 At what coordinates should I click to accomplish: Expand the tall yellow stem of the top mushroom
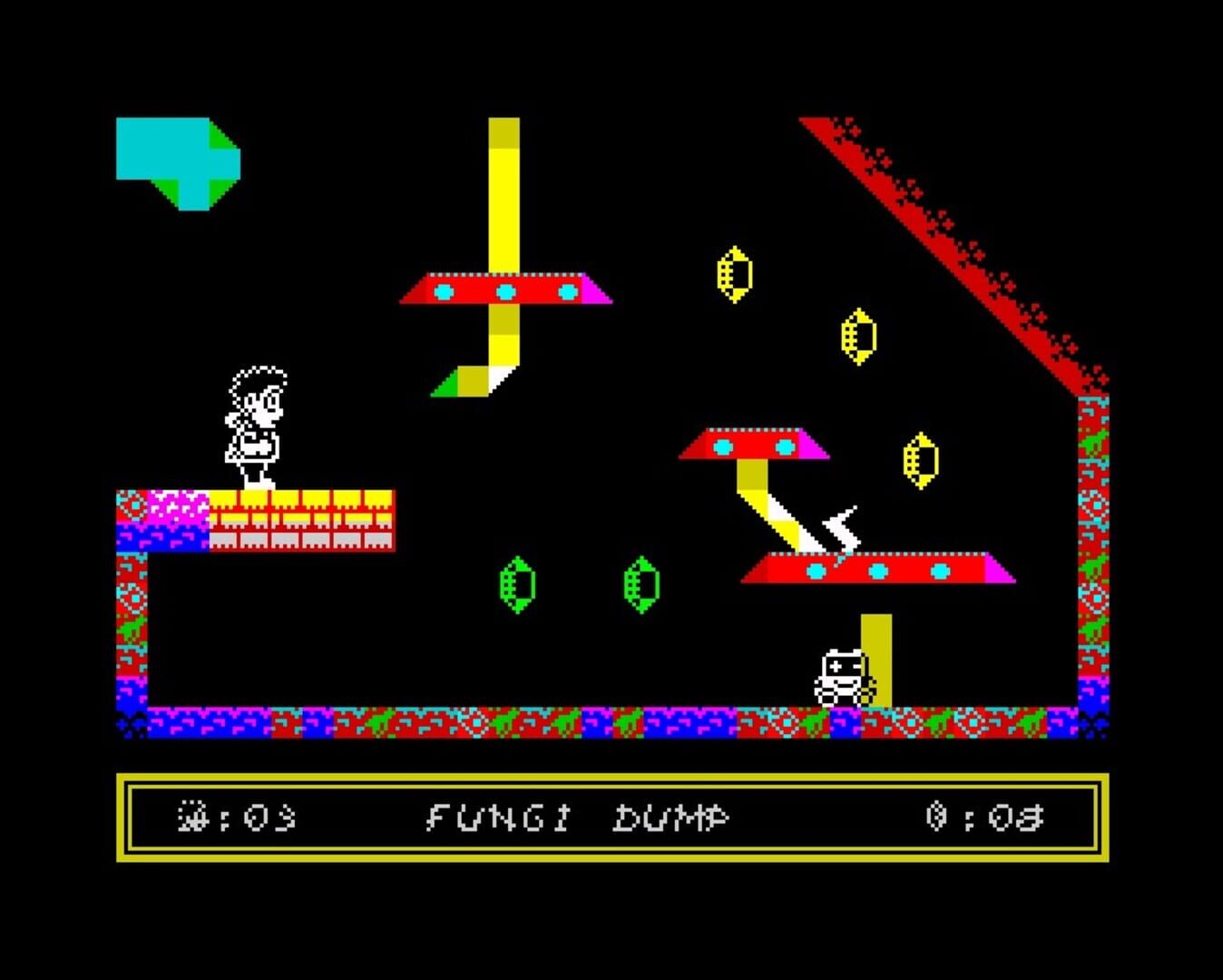(503, 191)
